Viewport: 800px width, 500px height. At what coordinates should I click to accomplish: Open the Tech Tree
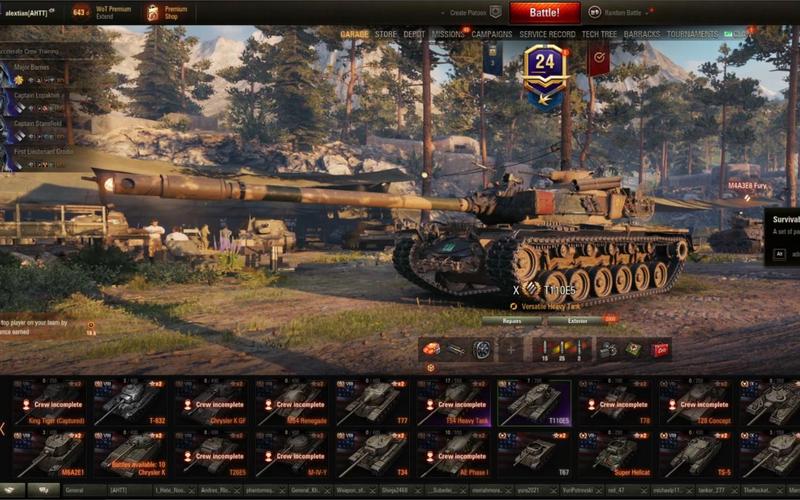pyautogui.click(x=599, y=34)
